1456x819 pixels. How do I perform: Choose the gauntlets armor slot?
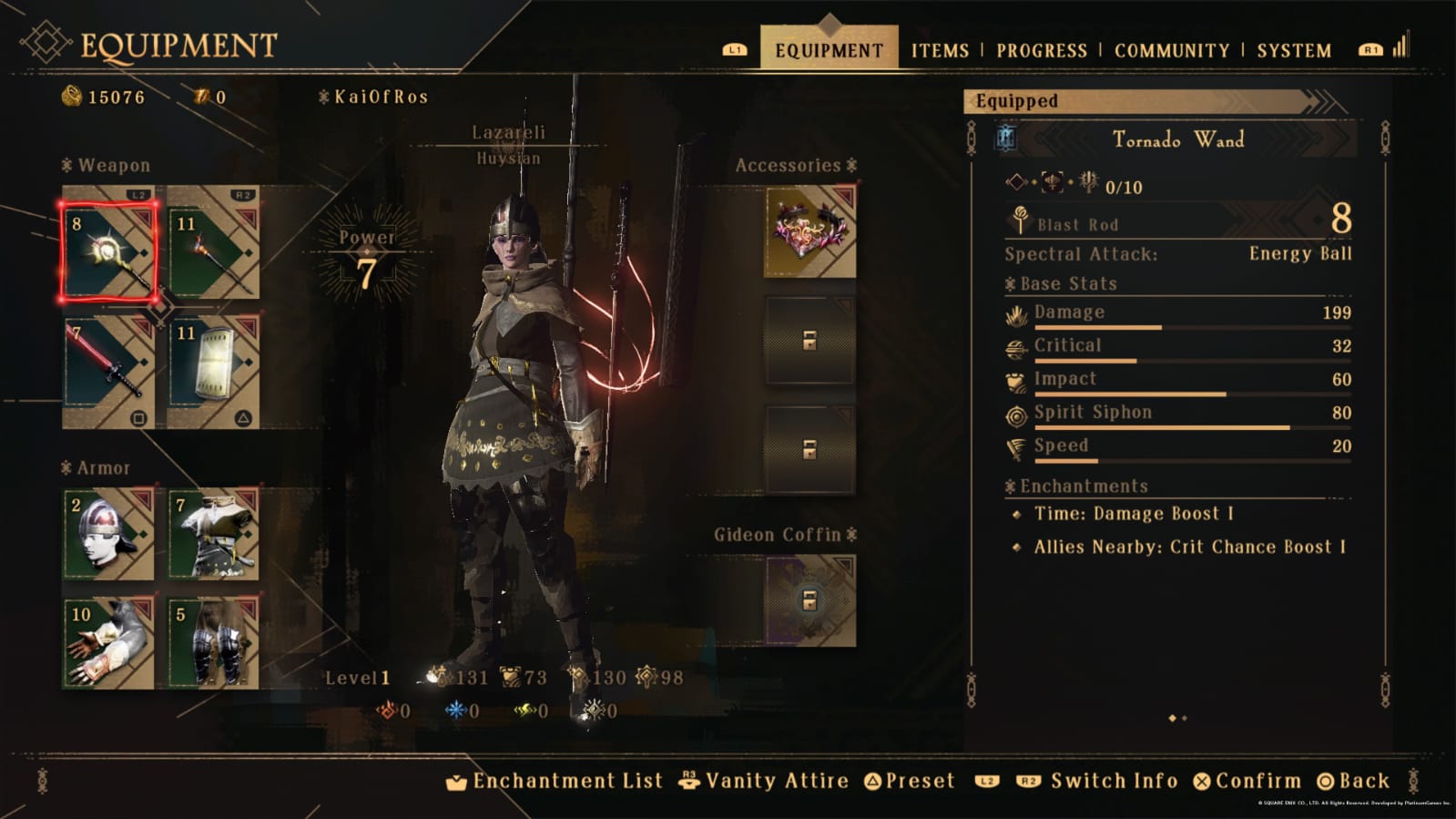(x=108, y=642)
